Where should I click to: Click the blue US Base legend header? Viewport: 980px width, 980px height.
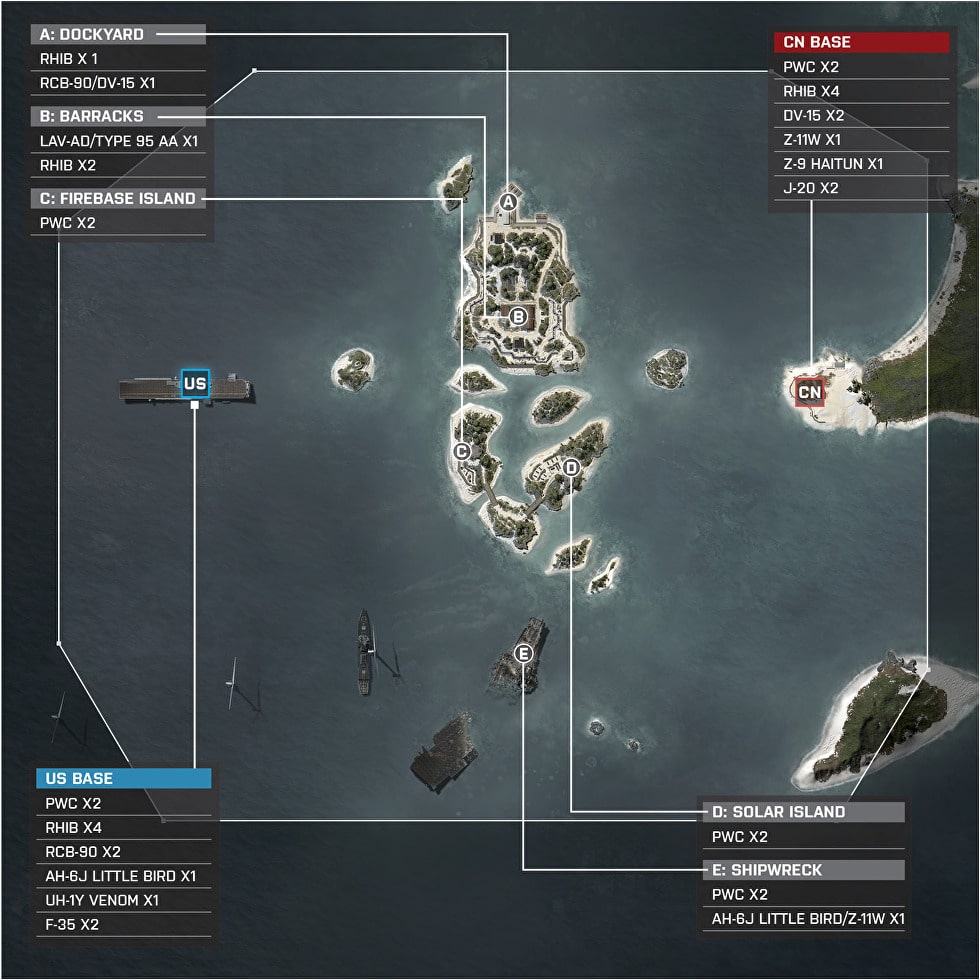tap(124, 778)
